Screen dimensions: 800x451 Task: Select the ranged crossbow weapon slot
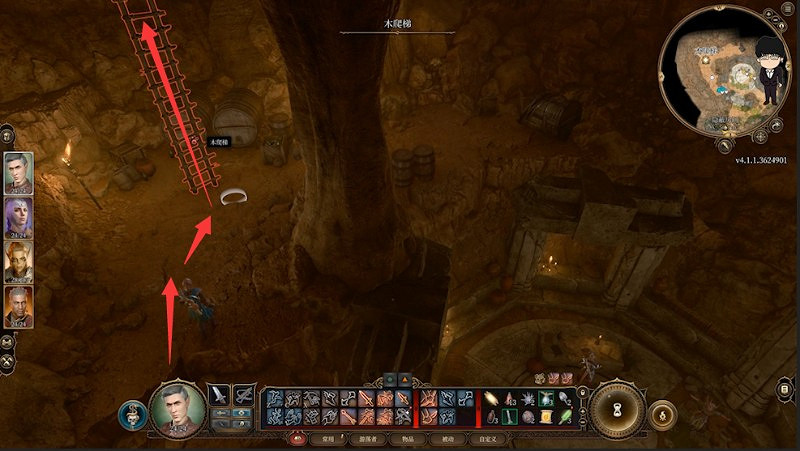[245, 395]
